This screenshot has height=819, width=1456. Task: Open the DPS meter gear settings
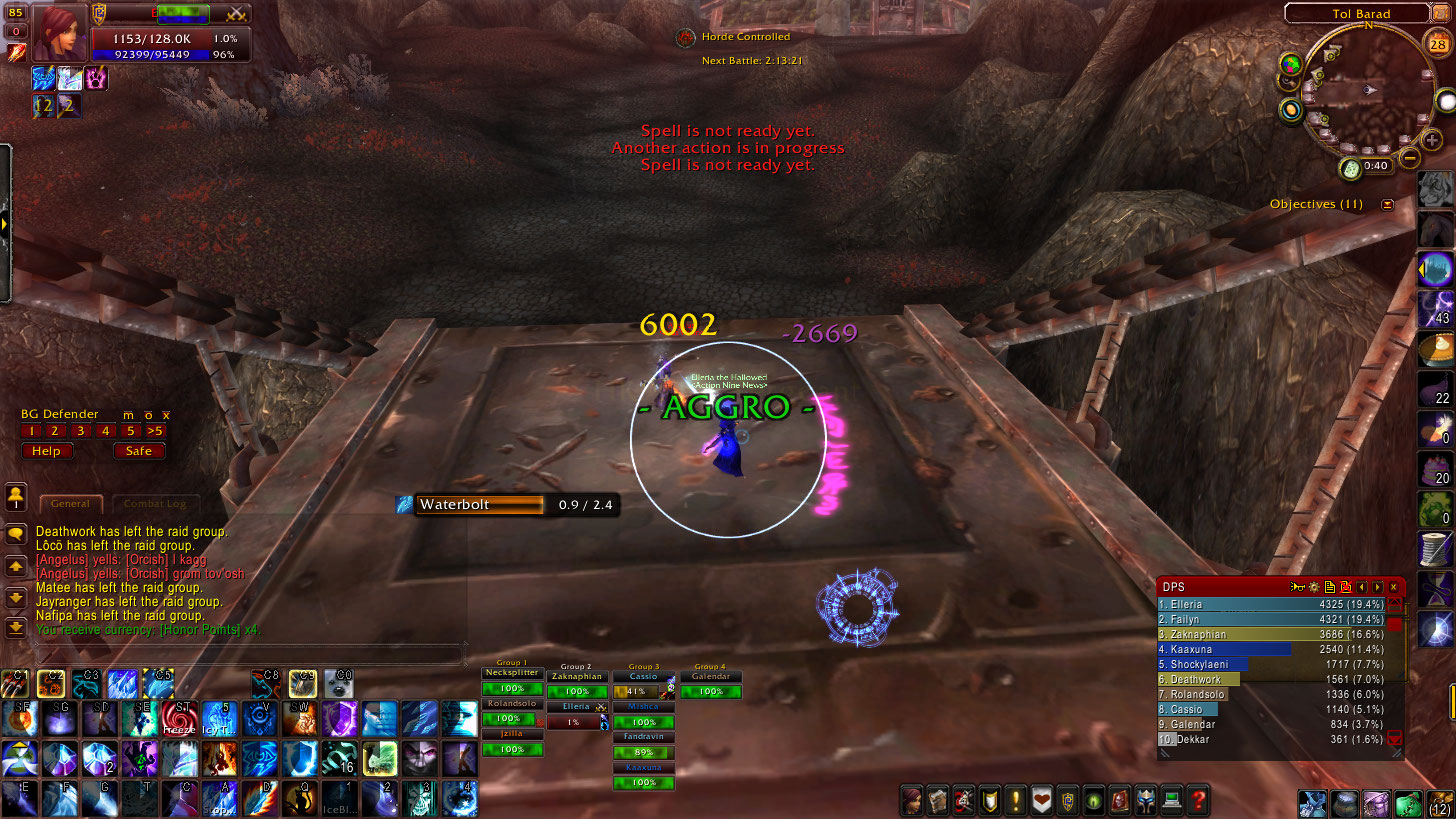[x=1314, y=587]
